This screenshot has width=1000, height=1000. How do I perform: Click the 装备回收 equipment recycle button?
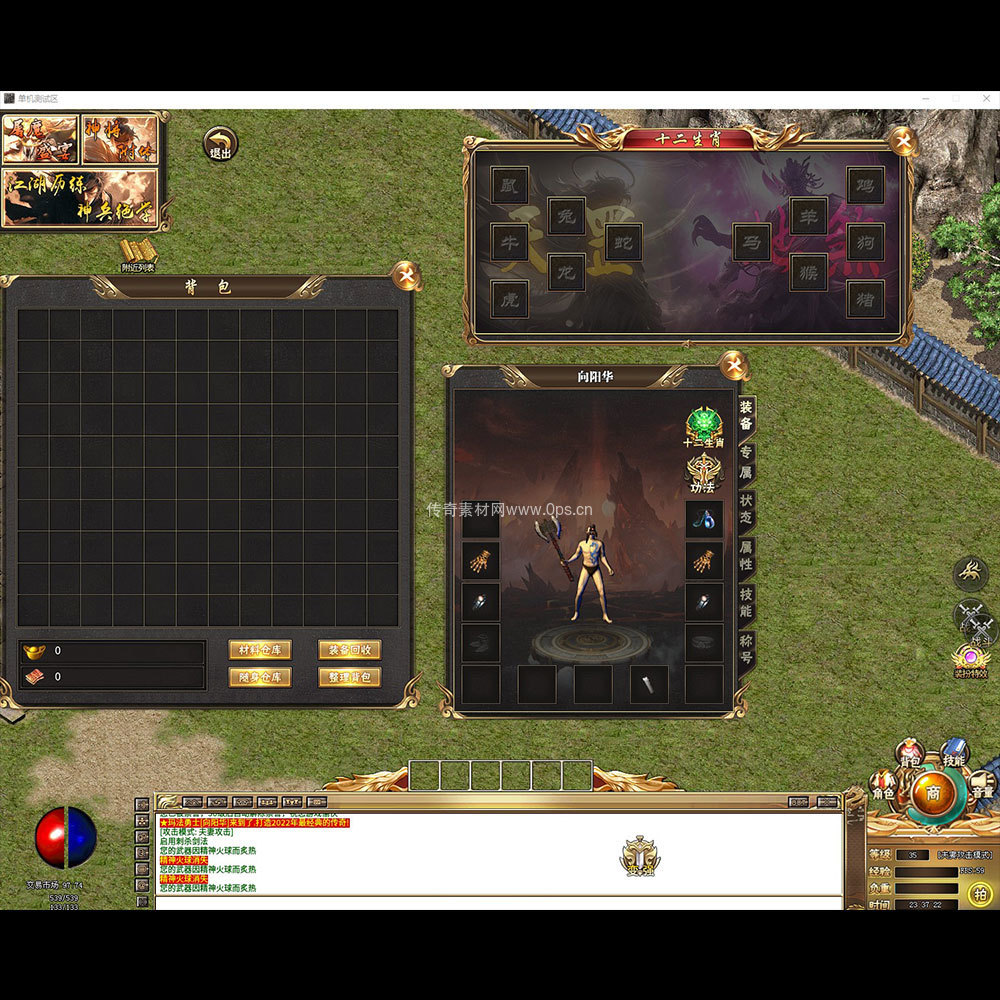pyautogui.click(x=349, y=650)
